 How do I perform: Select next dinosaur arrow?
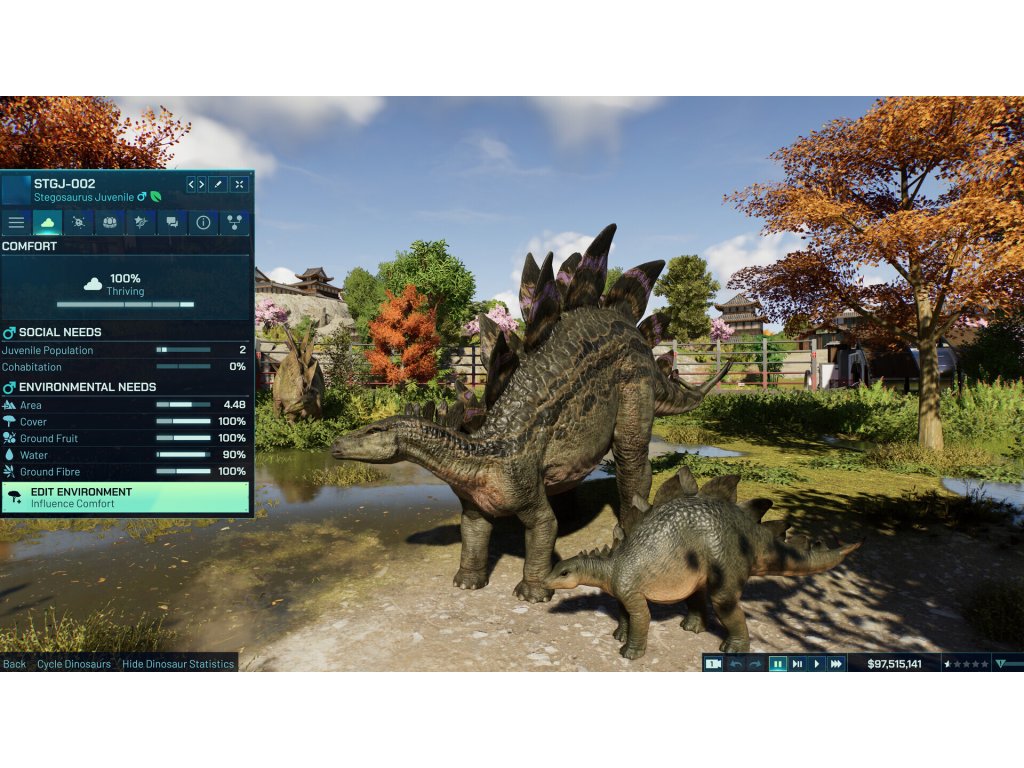pyautogui.click(x=201, y=184)
